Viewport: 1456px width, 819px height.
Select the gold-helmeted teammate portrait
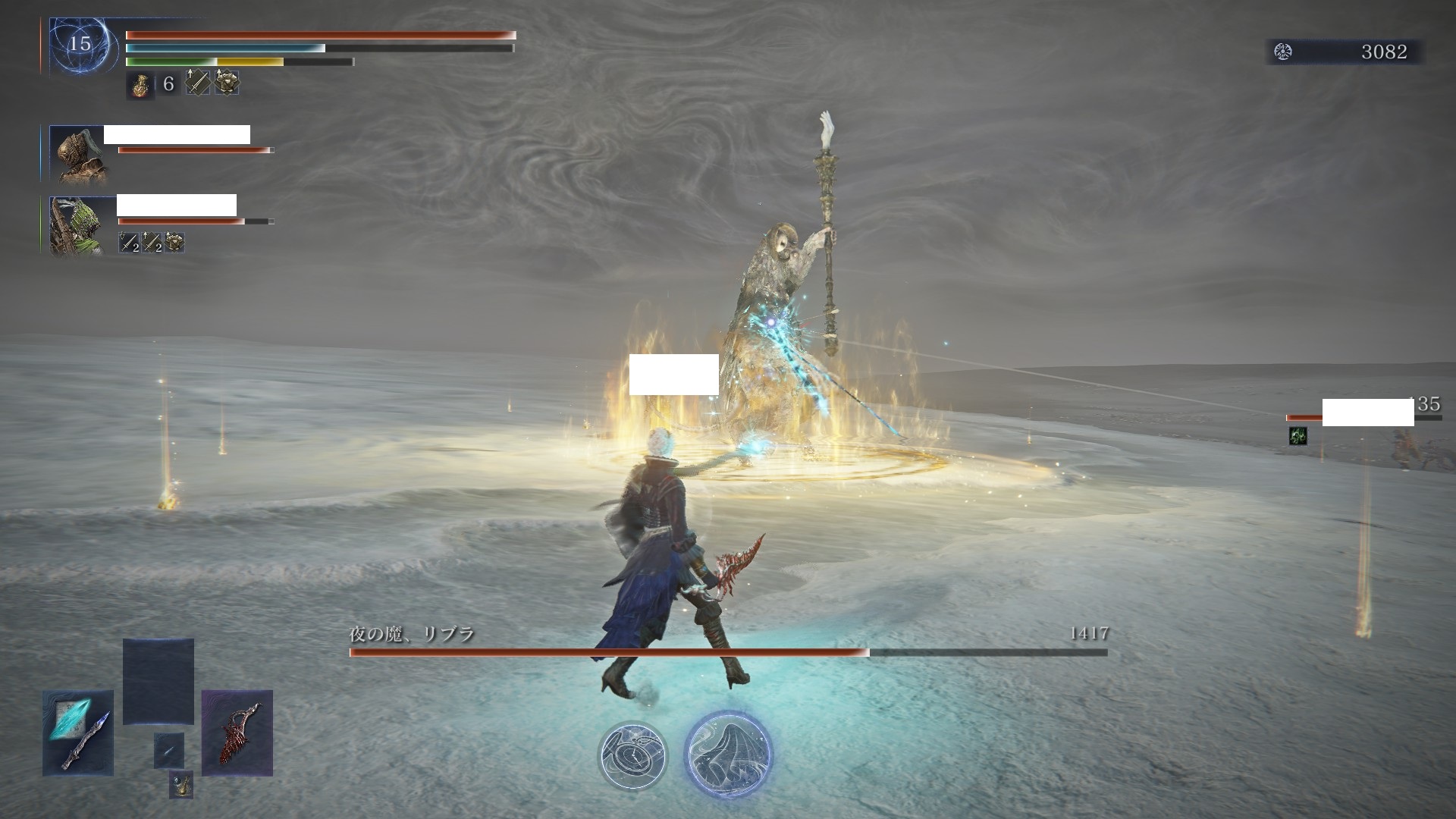[x=77, y=154]
